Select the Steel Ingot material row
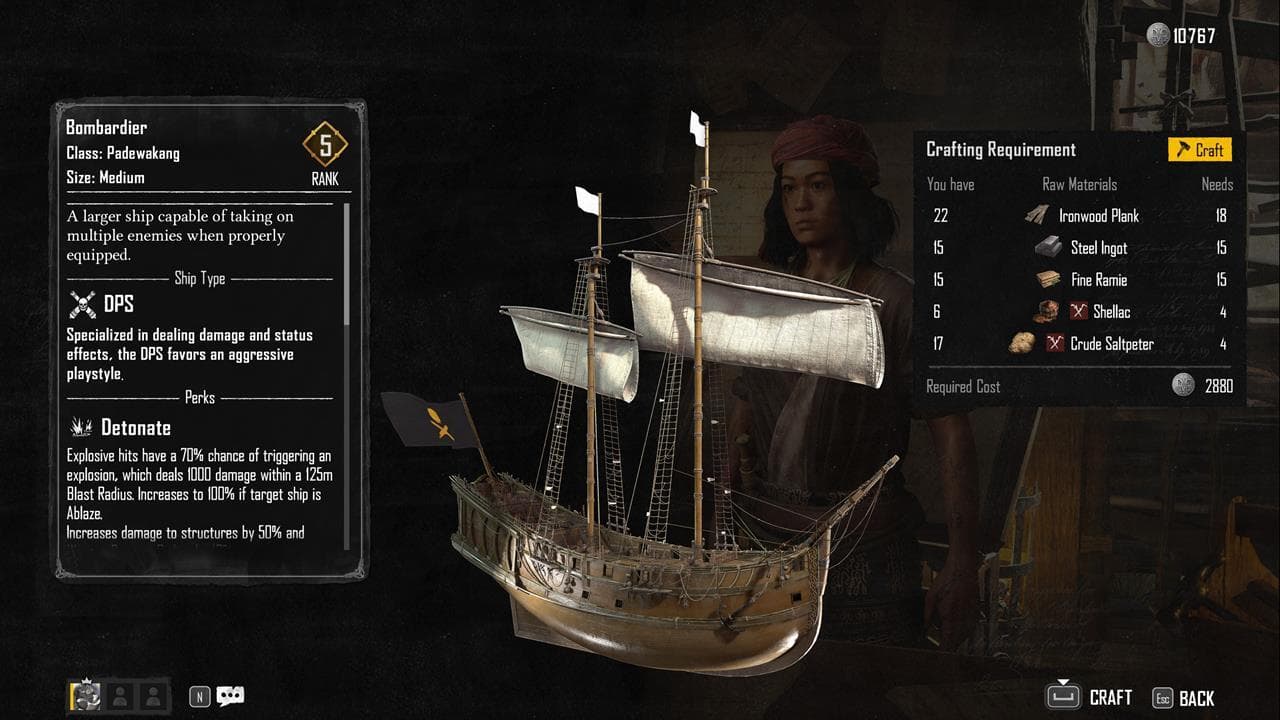 coord(1098,247)
